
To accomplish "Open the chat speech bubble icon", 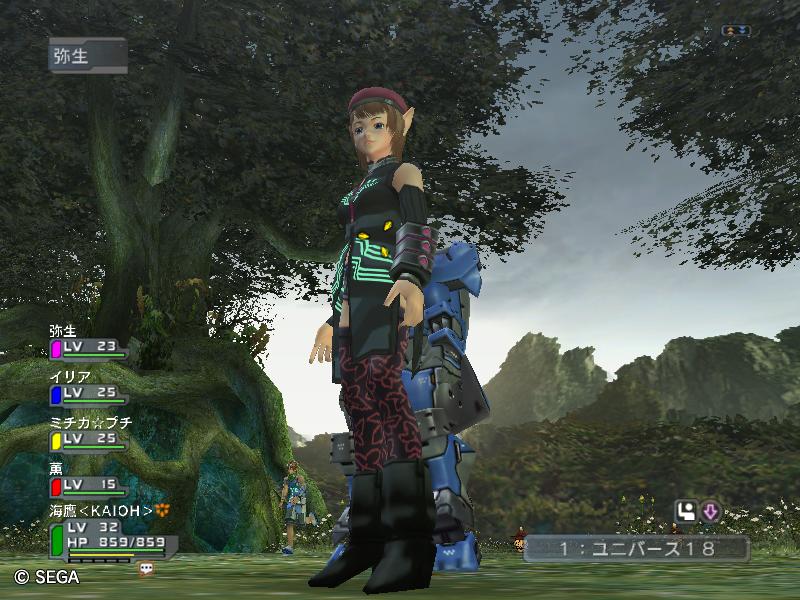I will tap(147, 568).
